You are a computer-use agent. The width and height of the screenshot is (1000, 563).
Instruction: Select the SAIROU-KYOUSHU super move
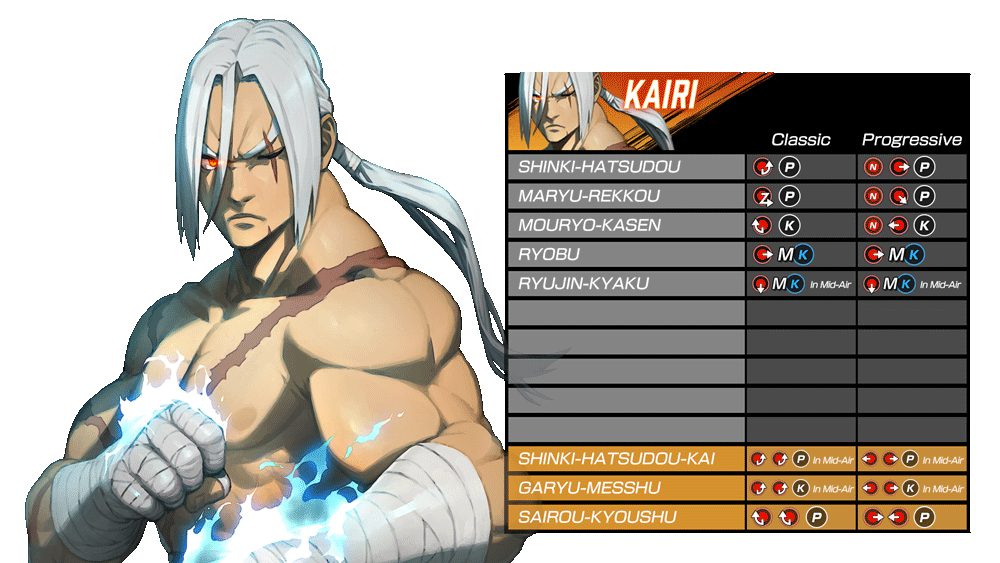point(626,517)
